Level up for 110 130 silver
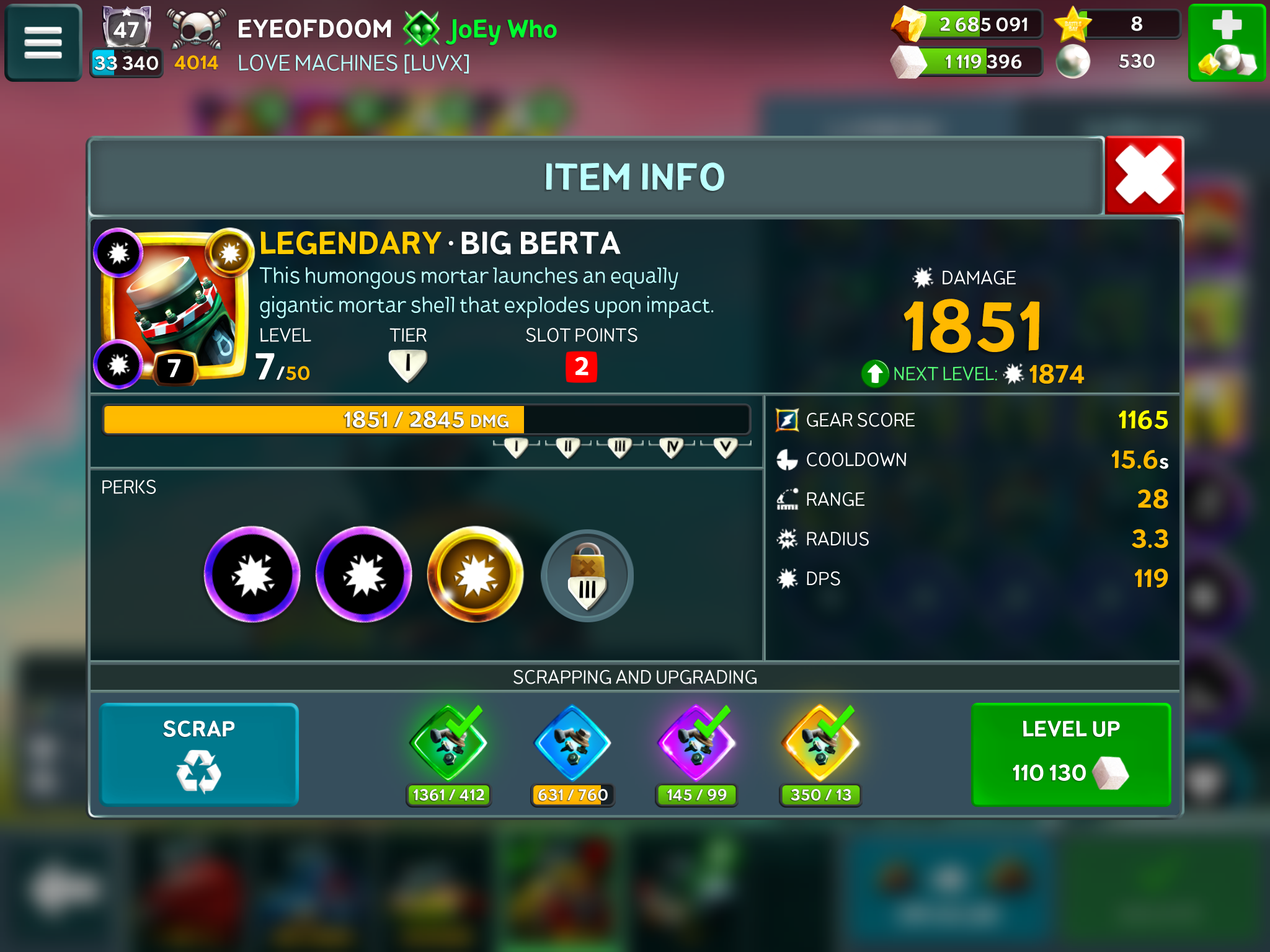The image size is (1270, 952). pyautogui.click(x=1070, y=754)
